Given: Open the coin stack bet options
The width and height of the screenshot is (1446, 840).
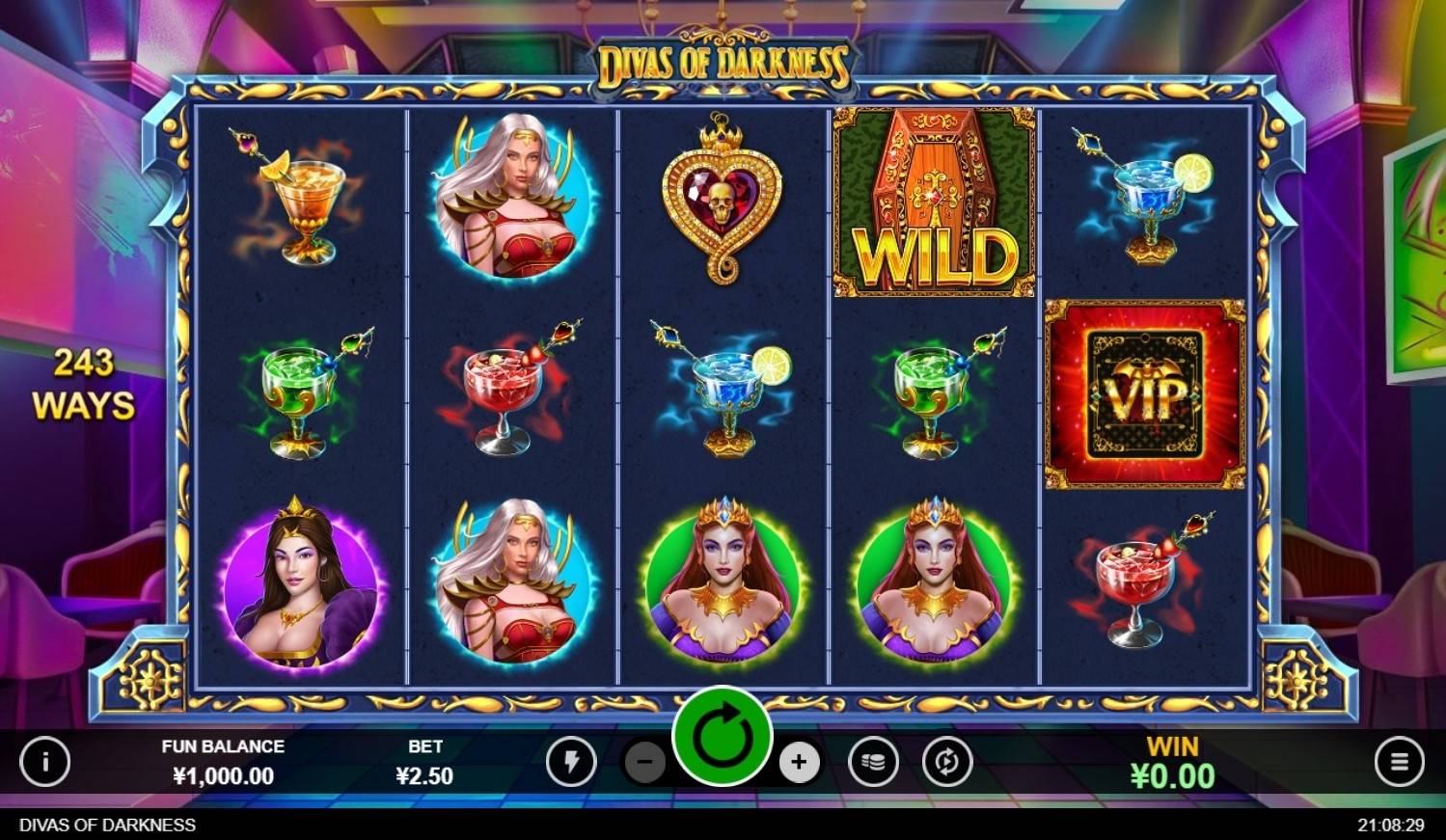Looking at the screenshot, I should pos(873,763).
